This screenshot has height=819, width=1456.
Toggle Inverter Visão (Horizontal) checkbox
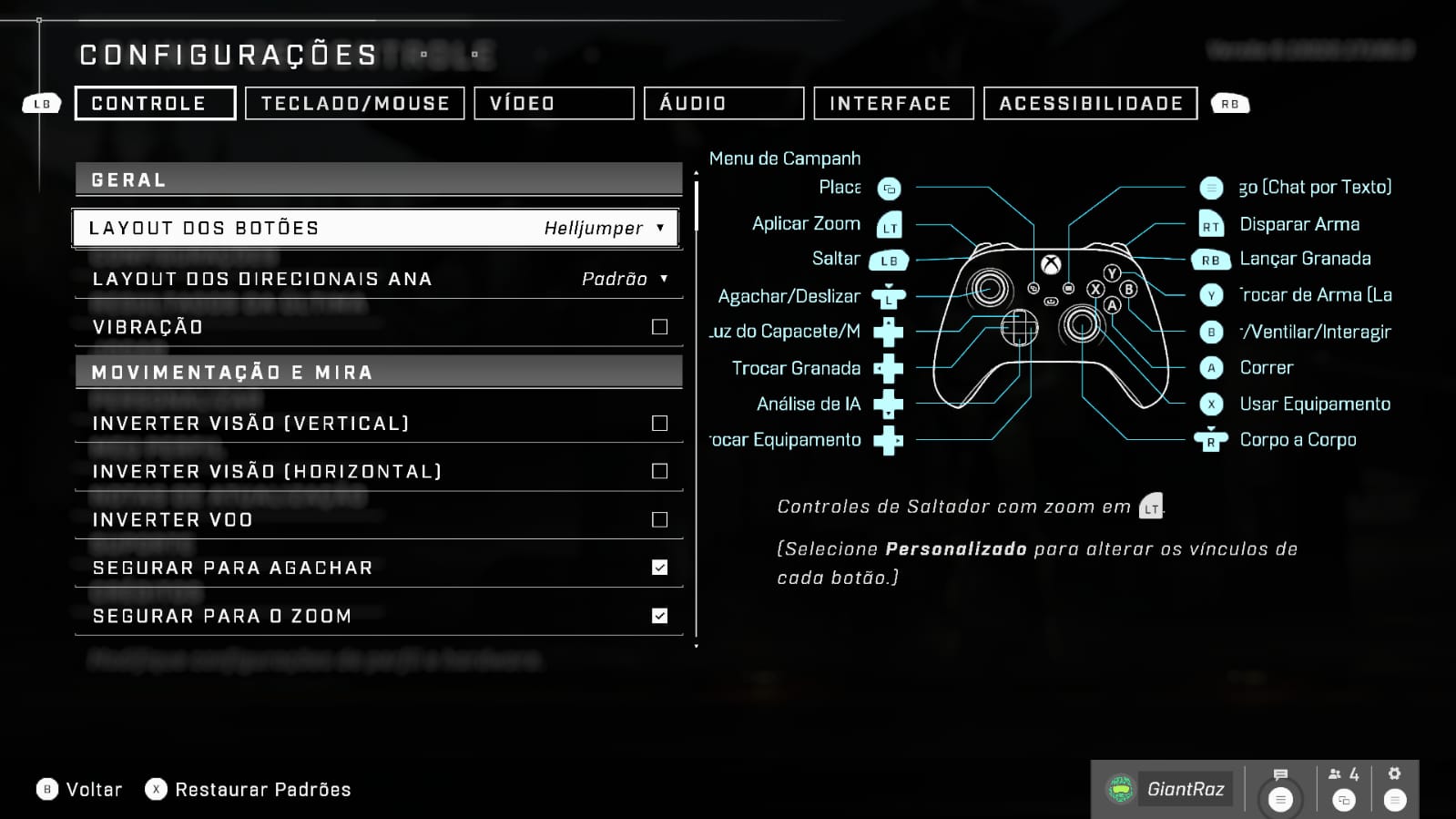(x=659, y=471)
